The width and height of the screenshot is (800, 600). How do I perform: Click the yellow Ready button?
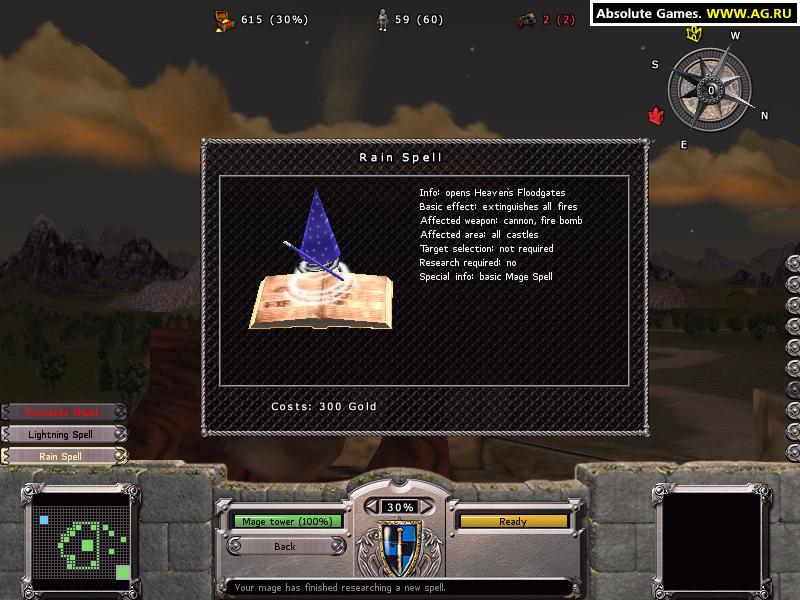click(x=513, y=521)
